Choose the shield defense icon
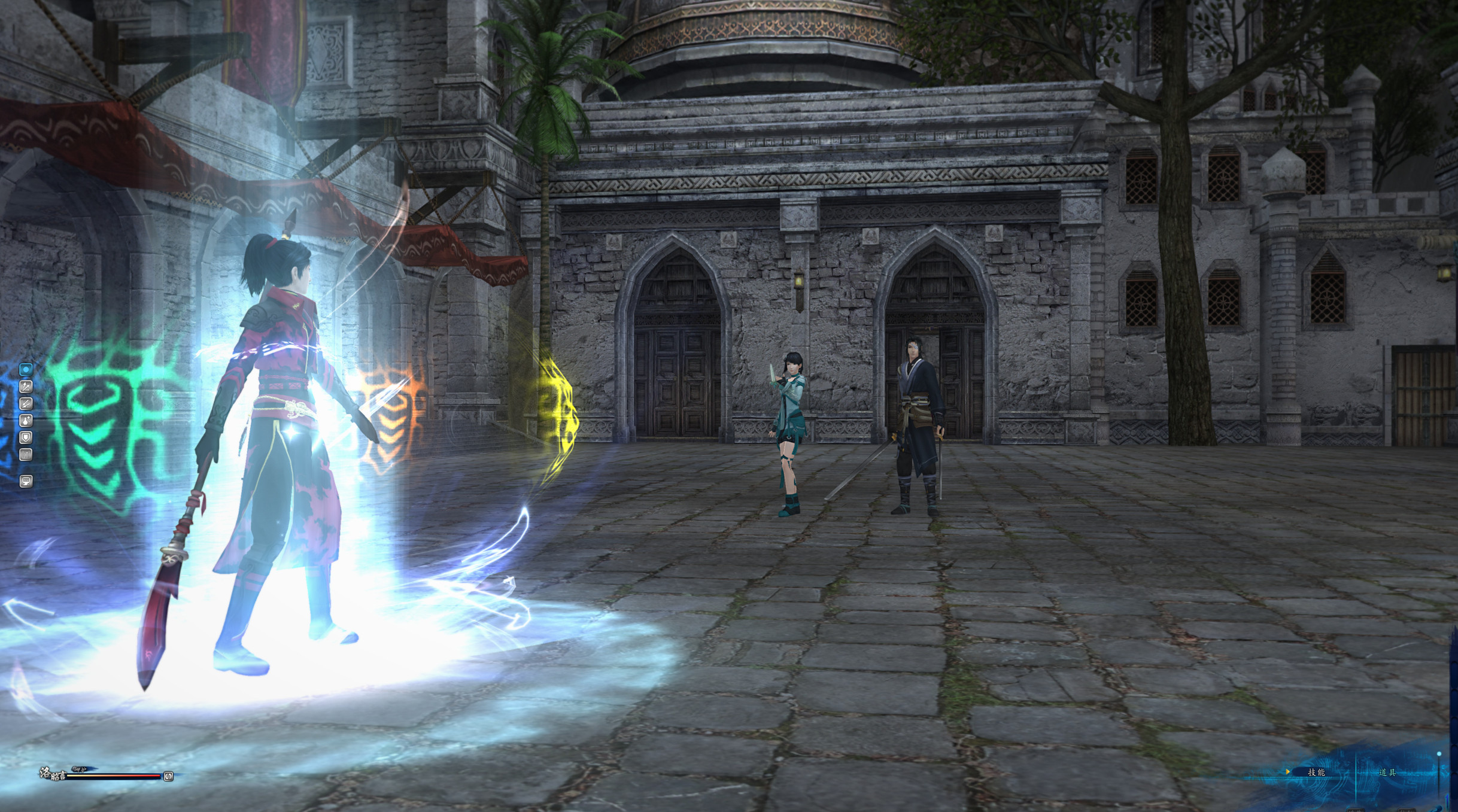This screenshot has width=1458, height=812. [26, 437]
